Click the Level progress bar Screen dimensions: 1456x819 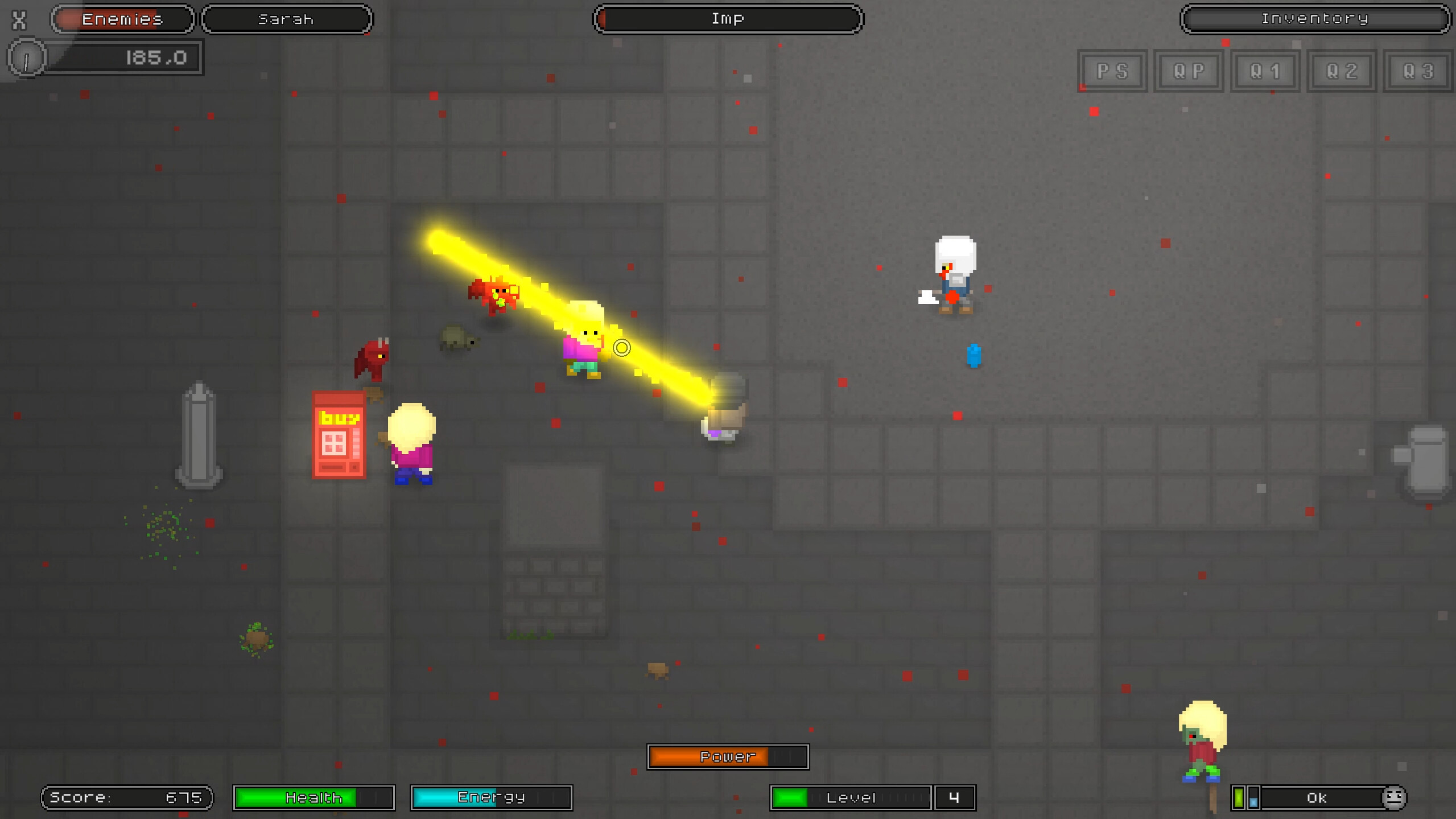click(851, 797)
